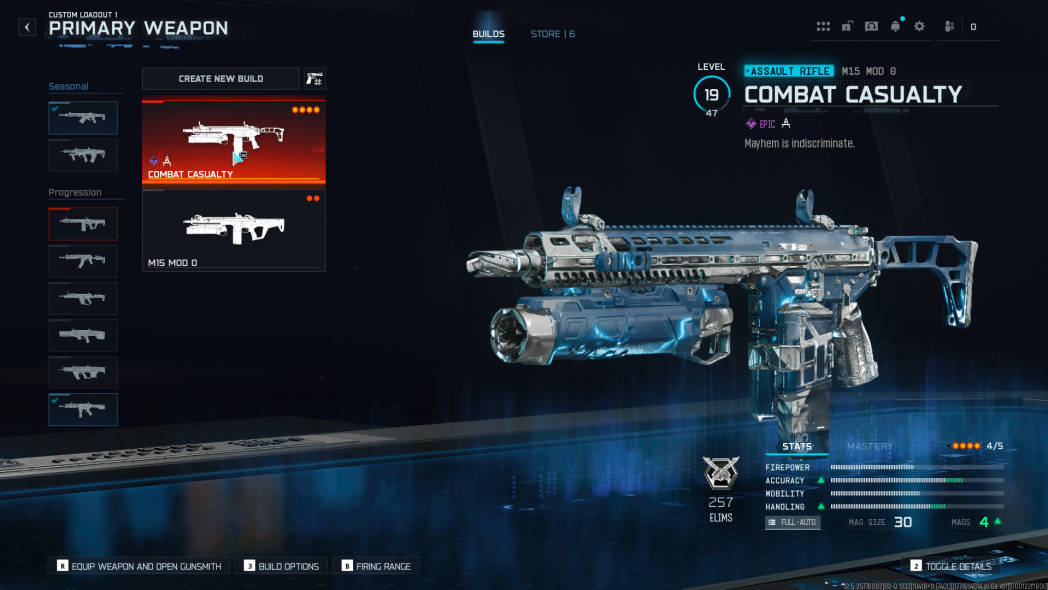
Task: Open settings with the gear icon
Action: pyautogui.click(x=920, y=27)
